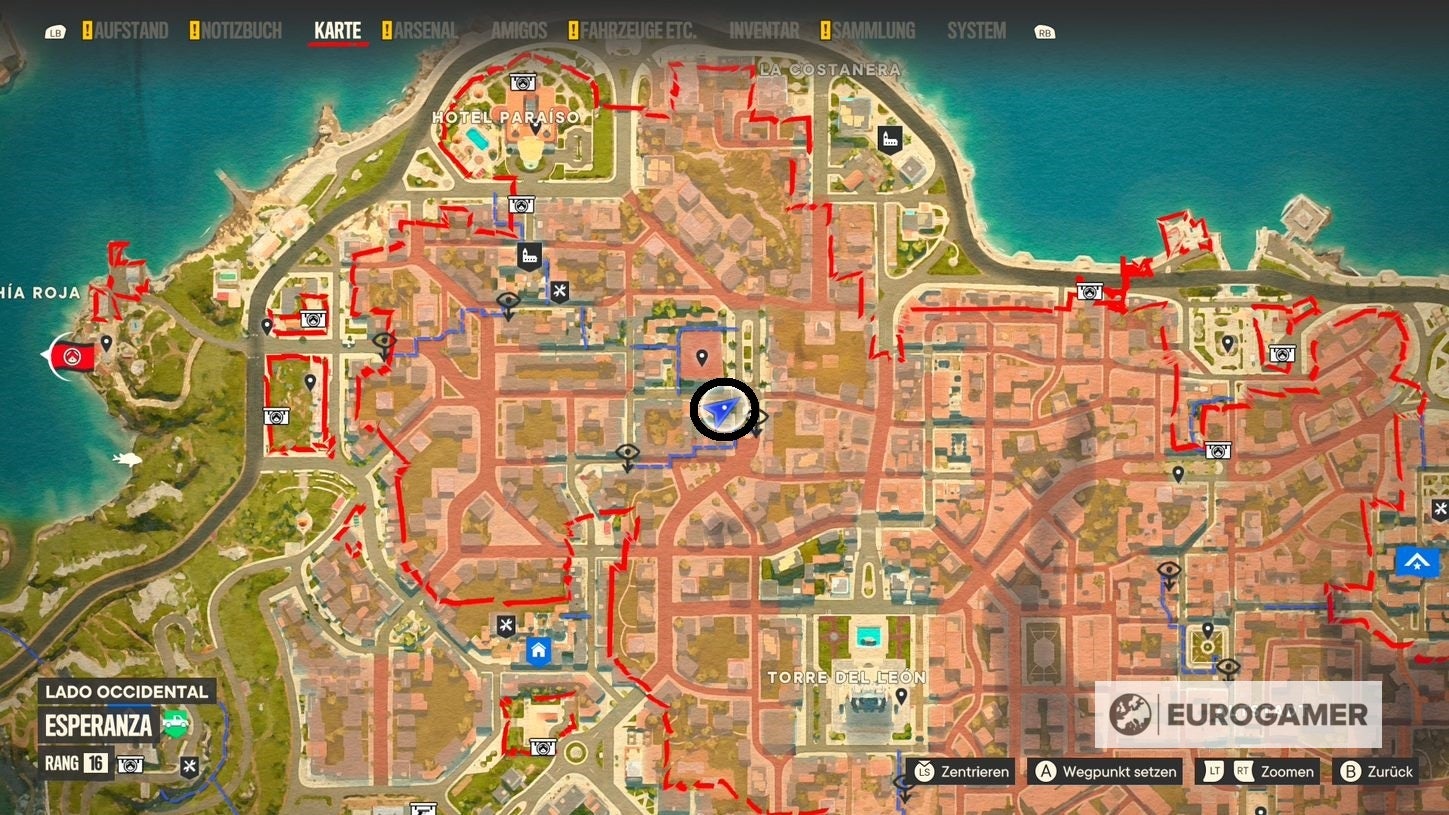Select the circled player position marker
The image size is (1449, 815).
[724, 409]
